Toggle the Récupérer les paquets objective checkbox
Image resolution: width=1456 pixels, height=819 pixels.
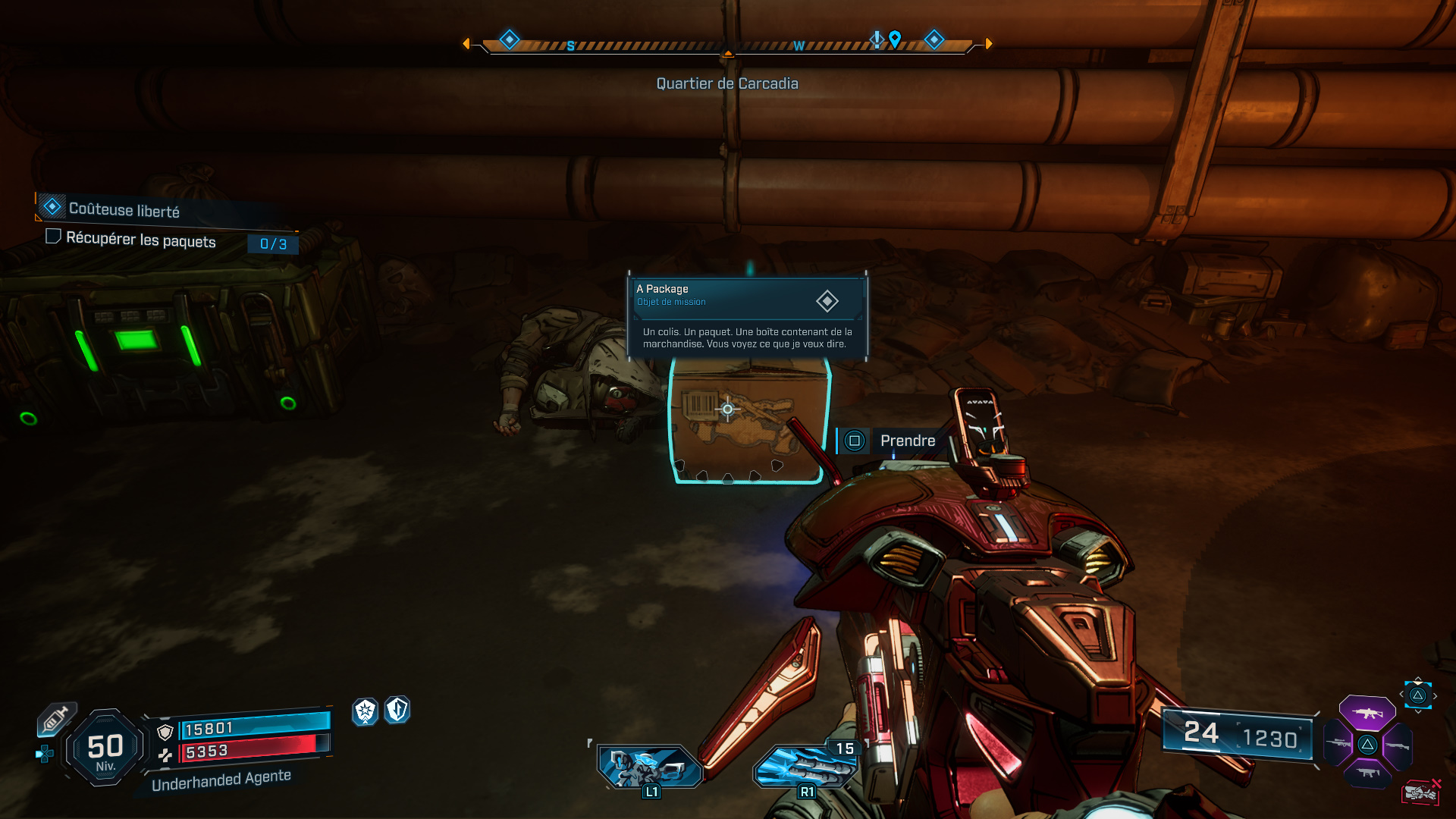(x=53, y=237)
